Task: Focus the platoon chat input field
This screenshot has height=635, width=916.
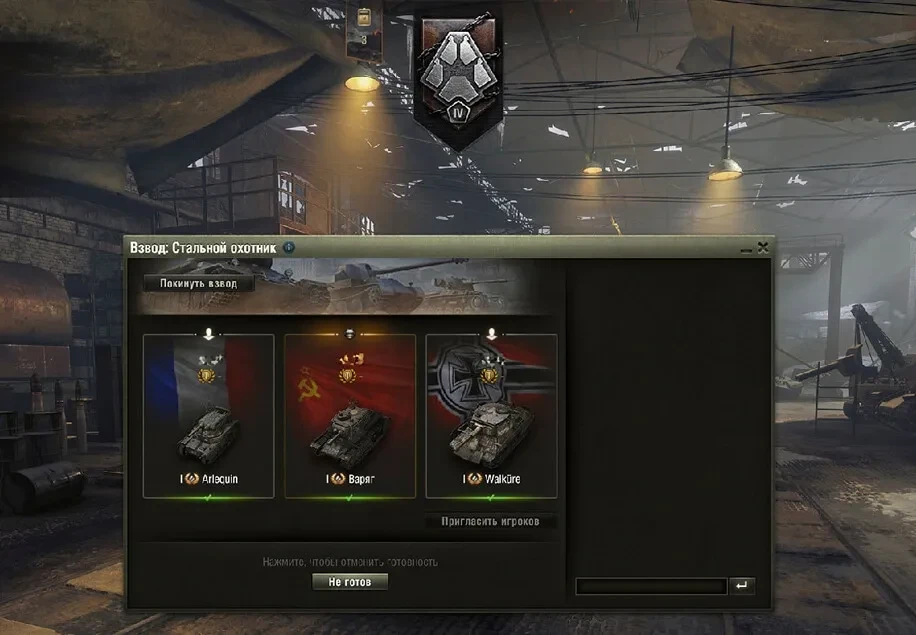Action: 651,587
